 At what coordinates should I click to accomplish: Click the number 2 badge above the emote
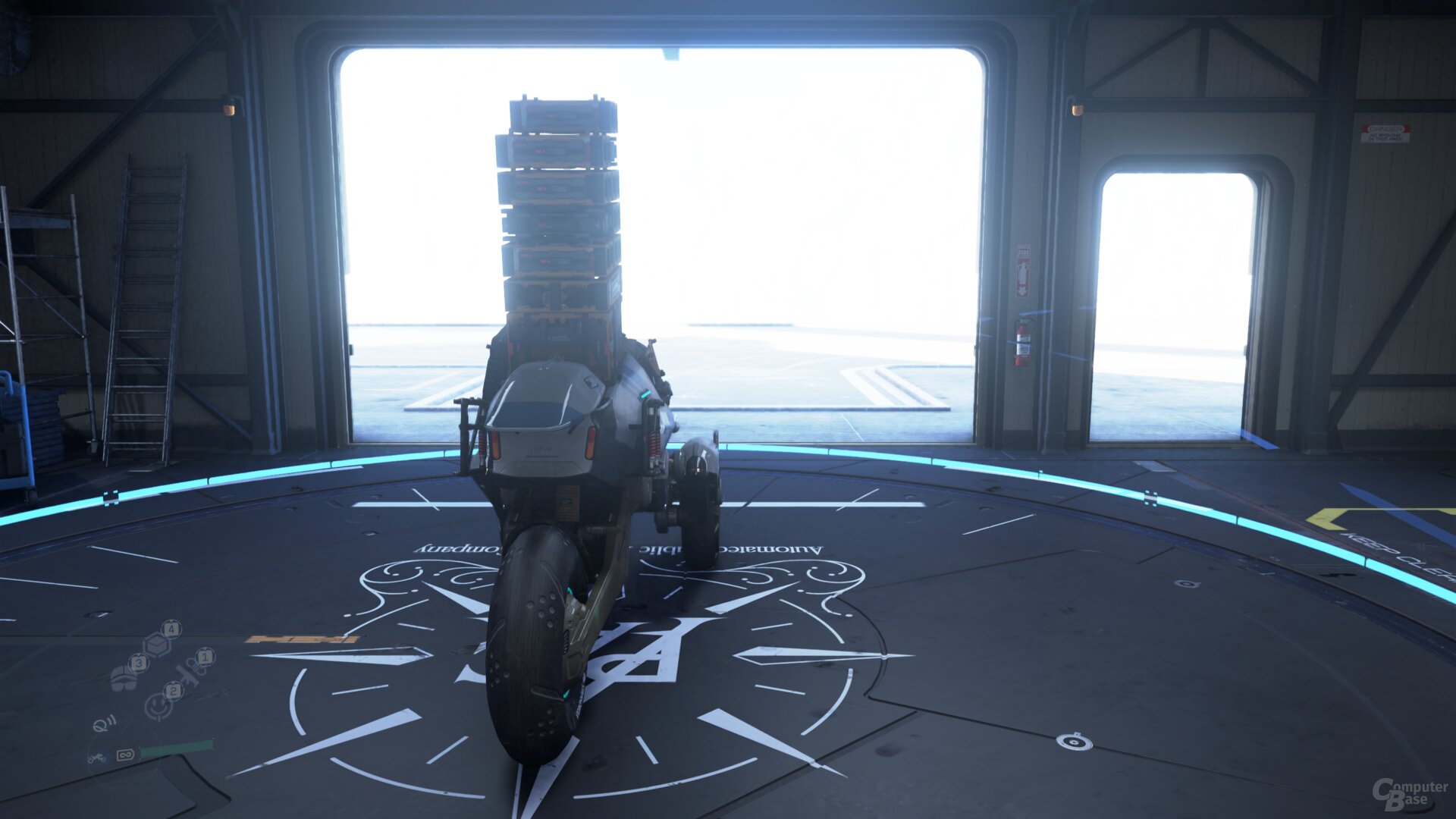pyautogui.click(x=174, y=690)
